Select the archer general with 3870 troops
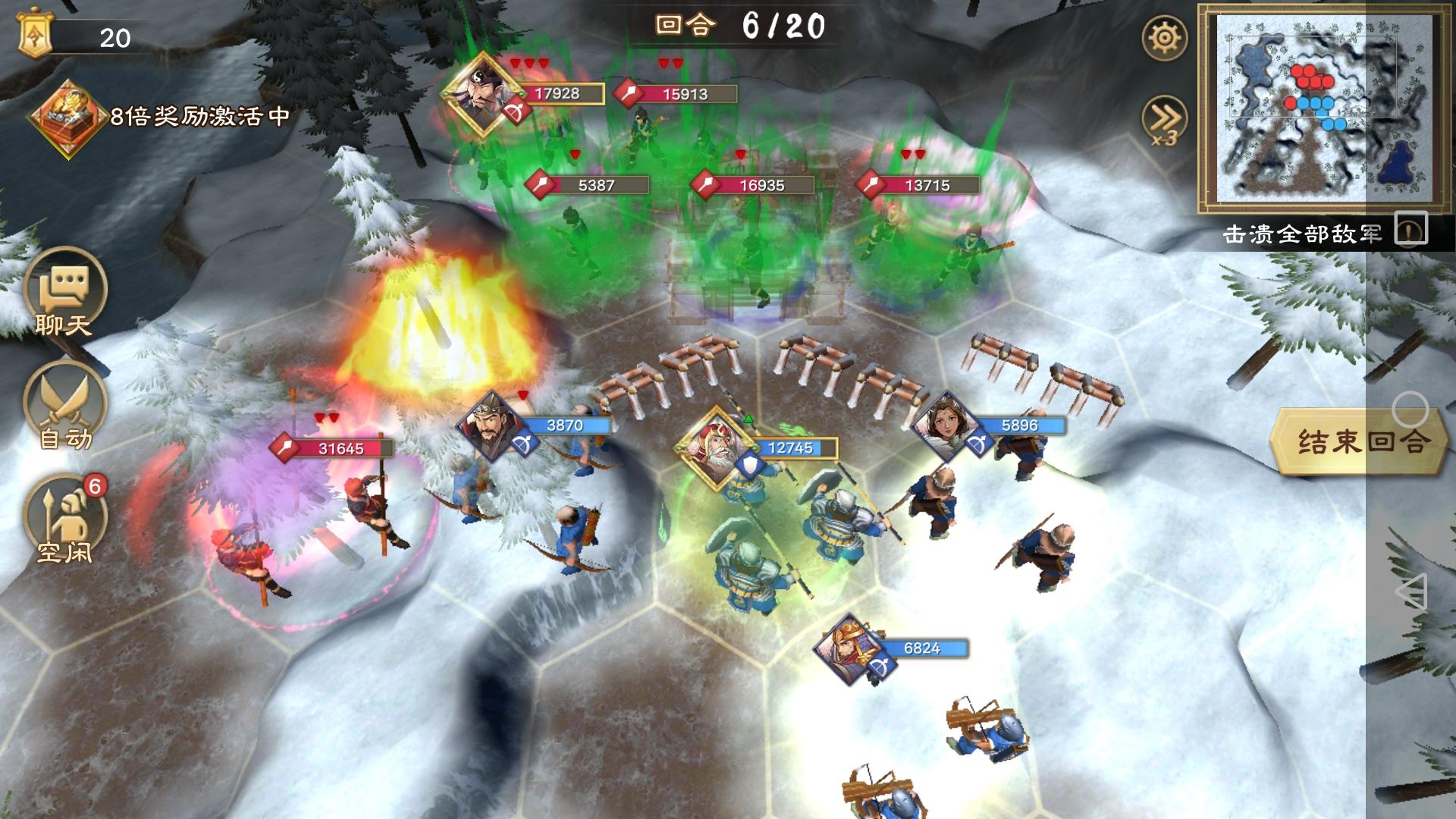Screen dimensions: 1456x819 490,425
